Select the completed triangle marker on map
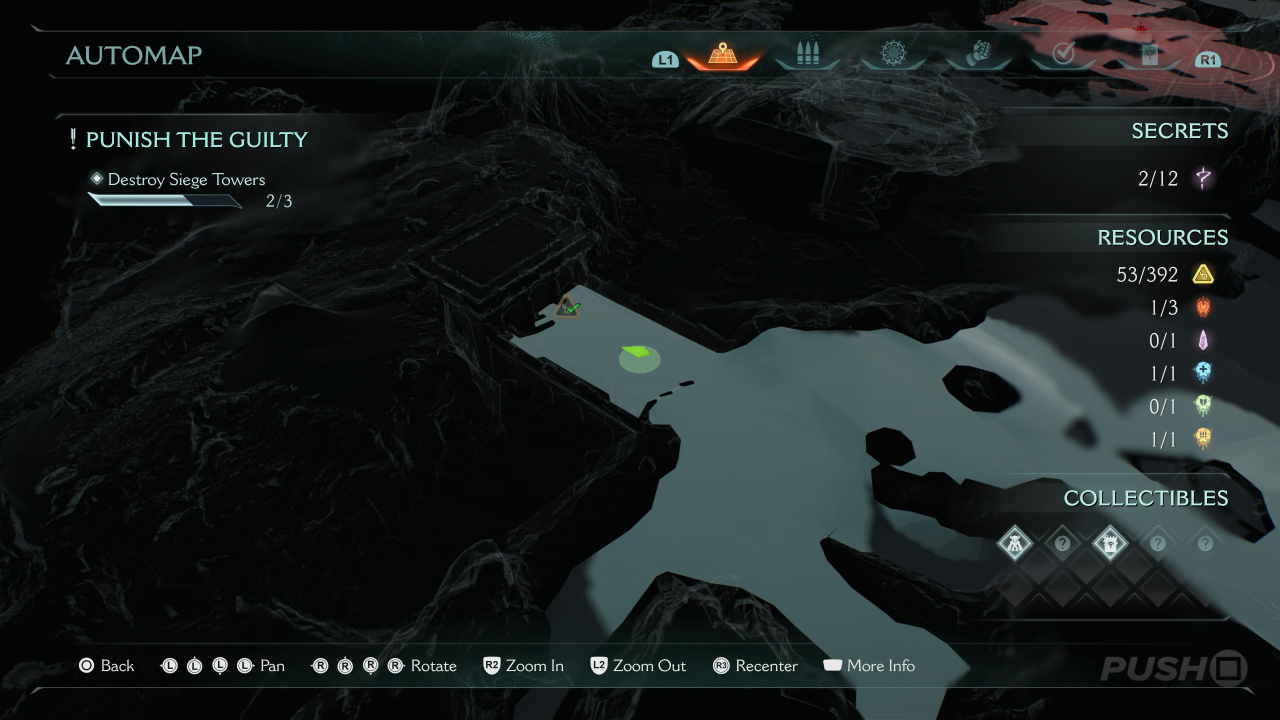1280x720 pixels. click(568, 307)
